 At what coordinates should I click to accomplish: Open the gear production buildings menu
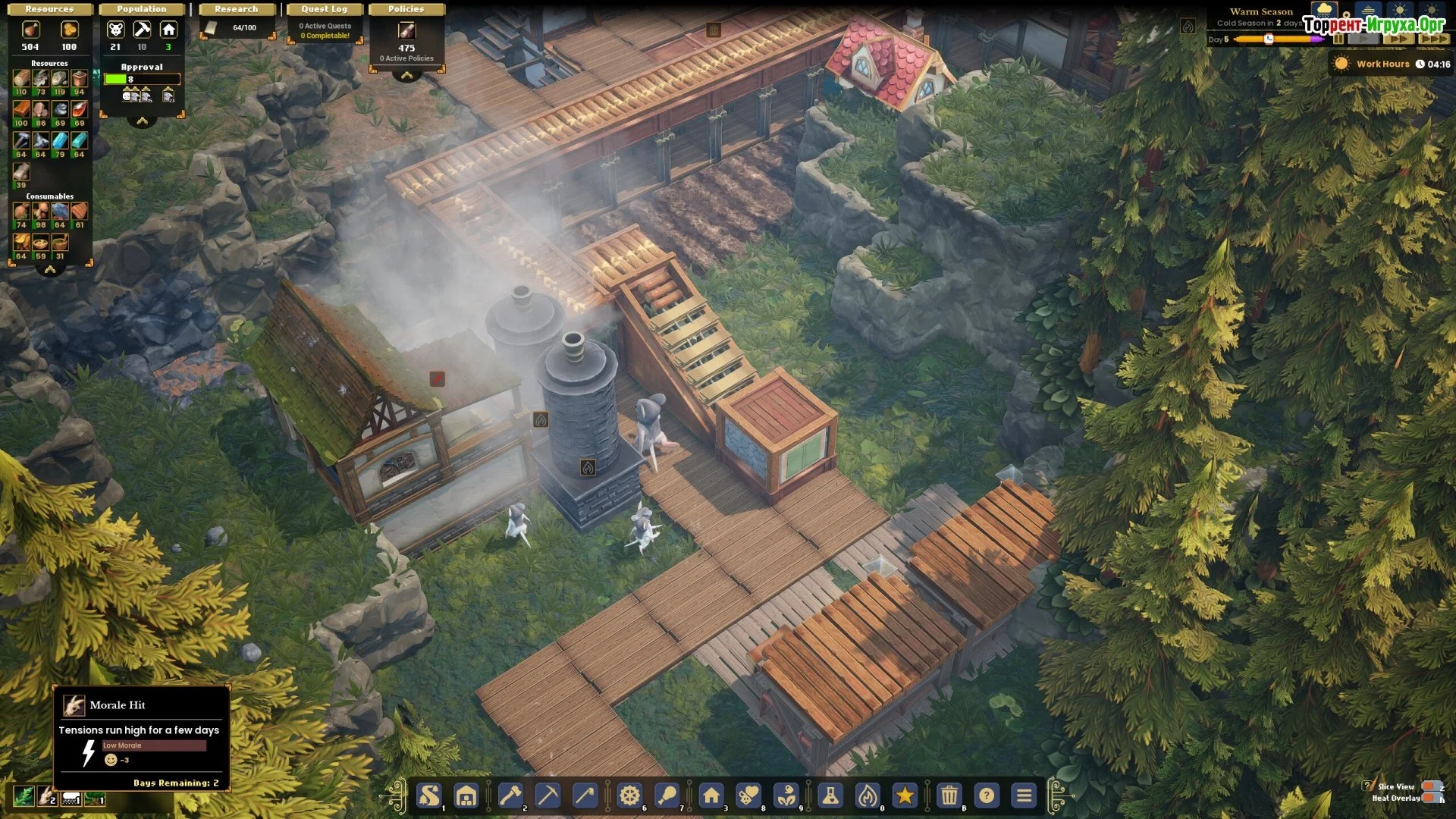[629, 795]
